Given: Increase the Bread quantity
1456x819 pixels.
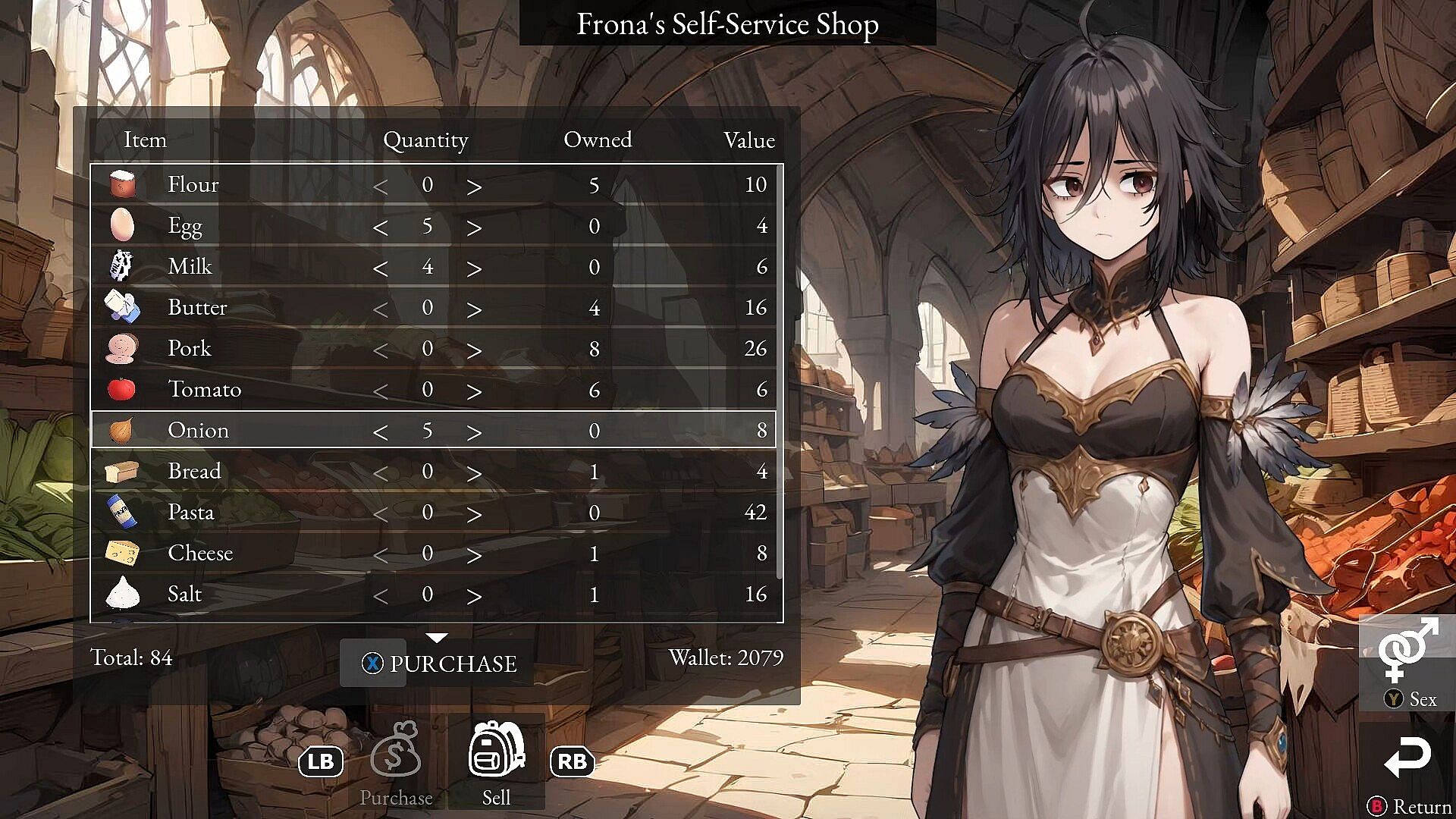Looking at the screenshot, I should click(474, 472).
